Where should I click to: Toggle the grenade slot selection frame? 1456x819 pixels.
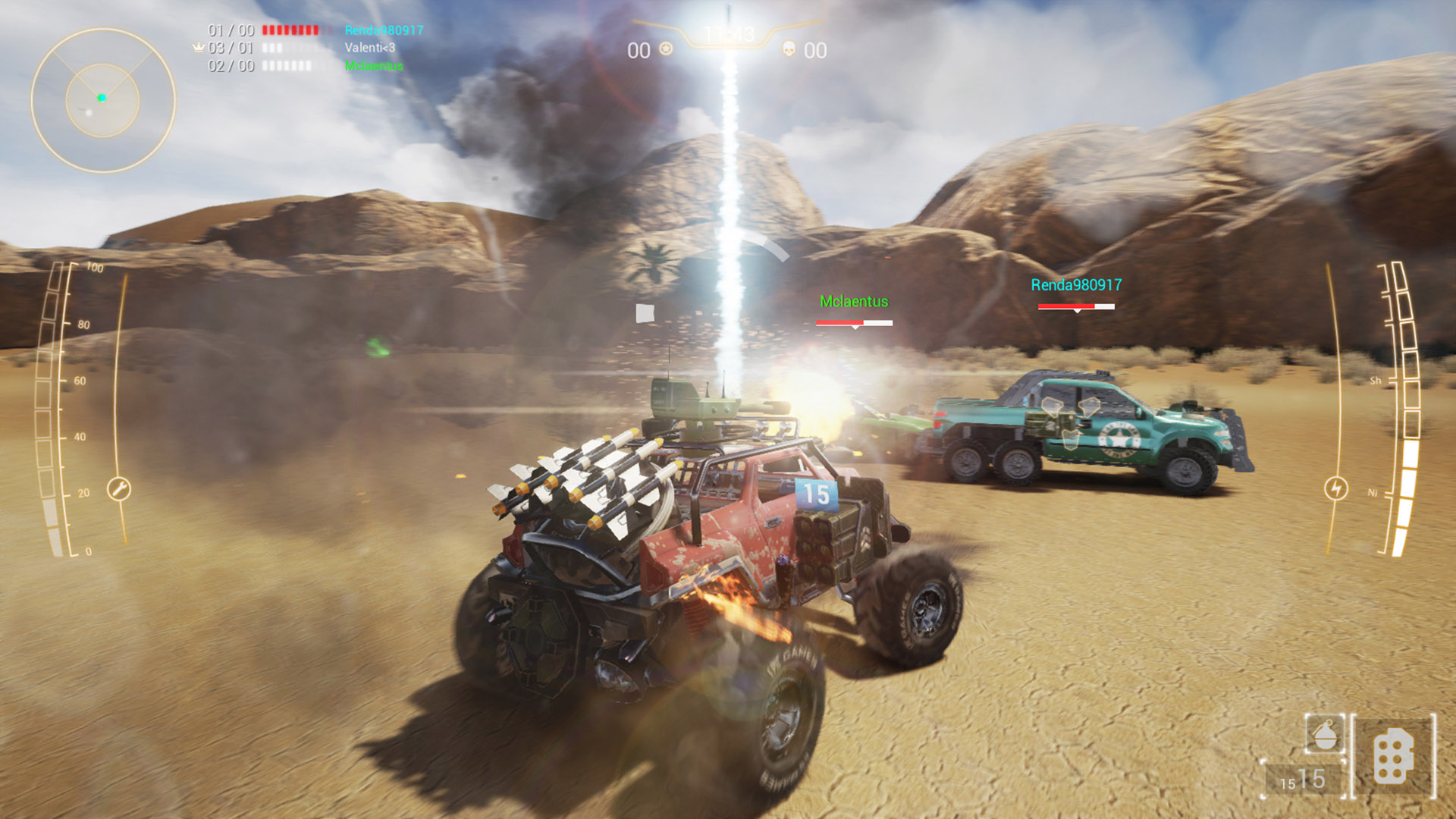(x=1325, y=733)
